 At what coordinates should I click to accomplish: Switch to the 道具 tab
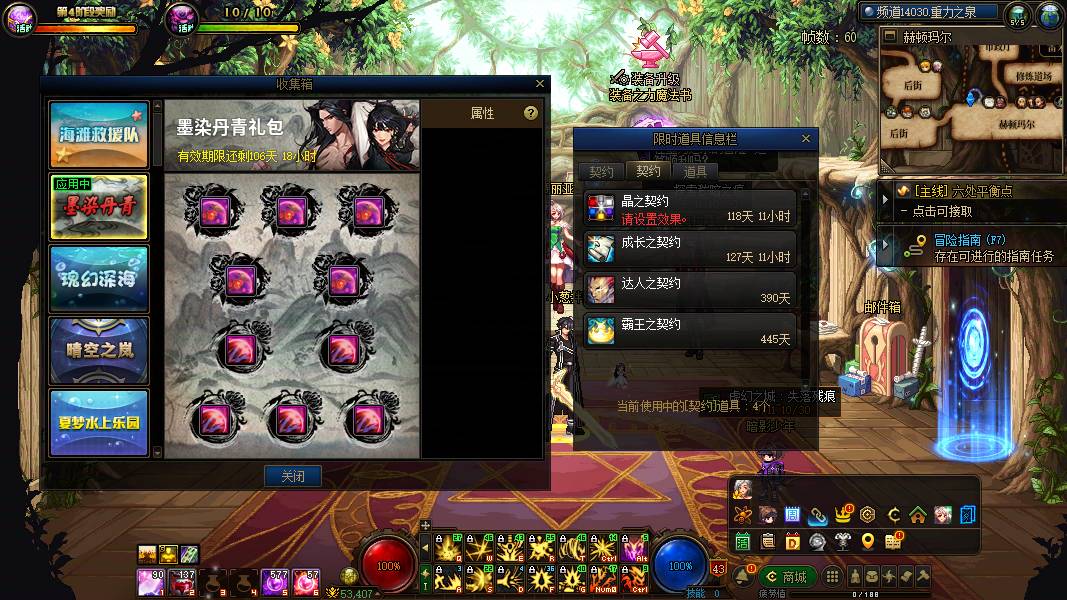pos(695,172)
